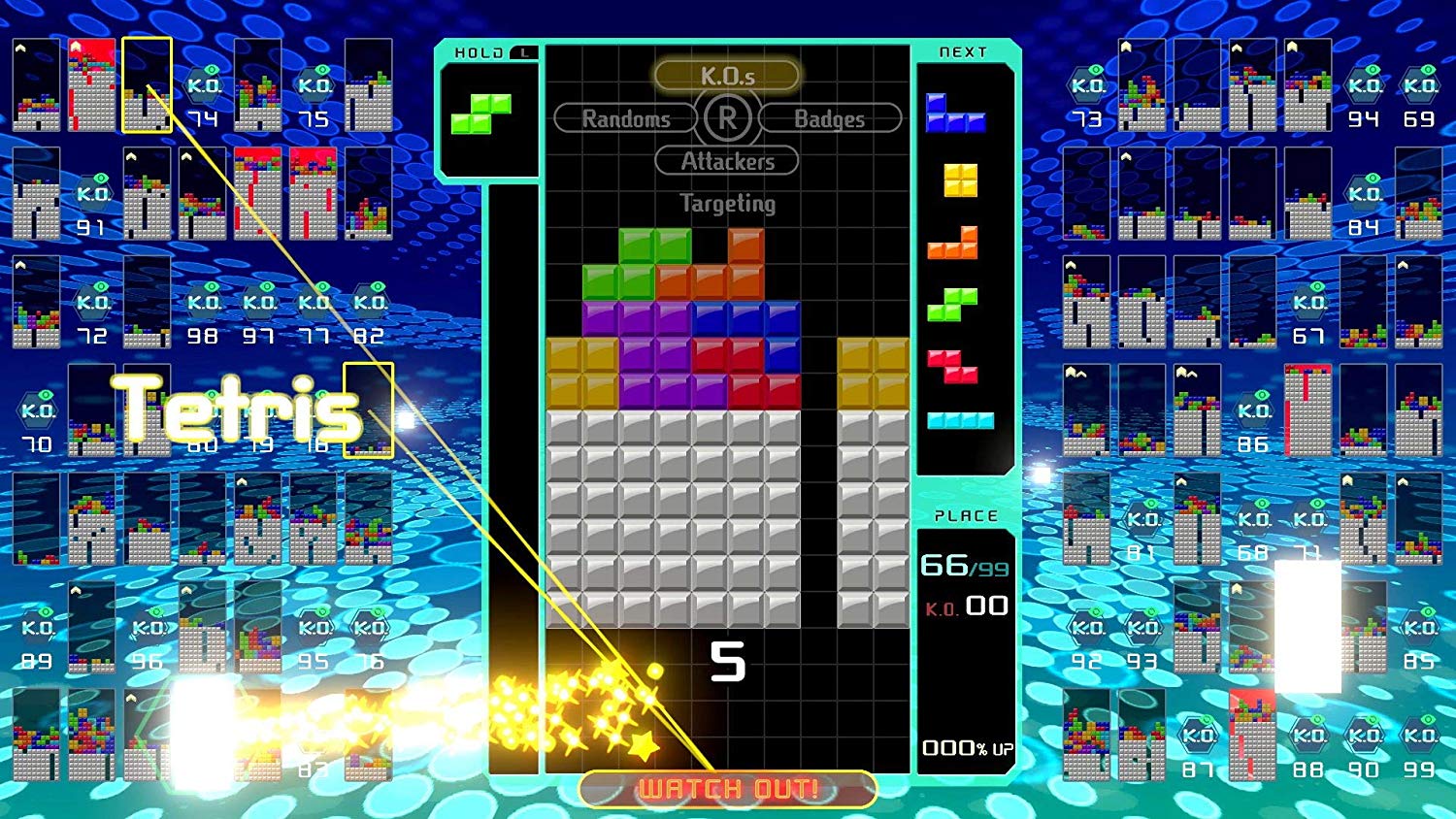Click the Targeting label under the wheel
The height and width of the screenshot is (819, 1456).
pyautogui.click(x=726, y=204)
